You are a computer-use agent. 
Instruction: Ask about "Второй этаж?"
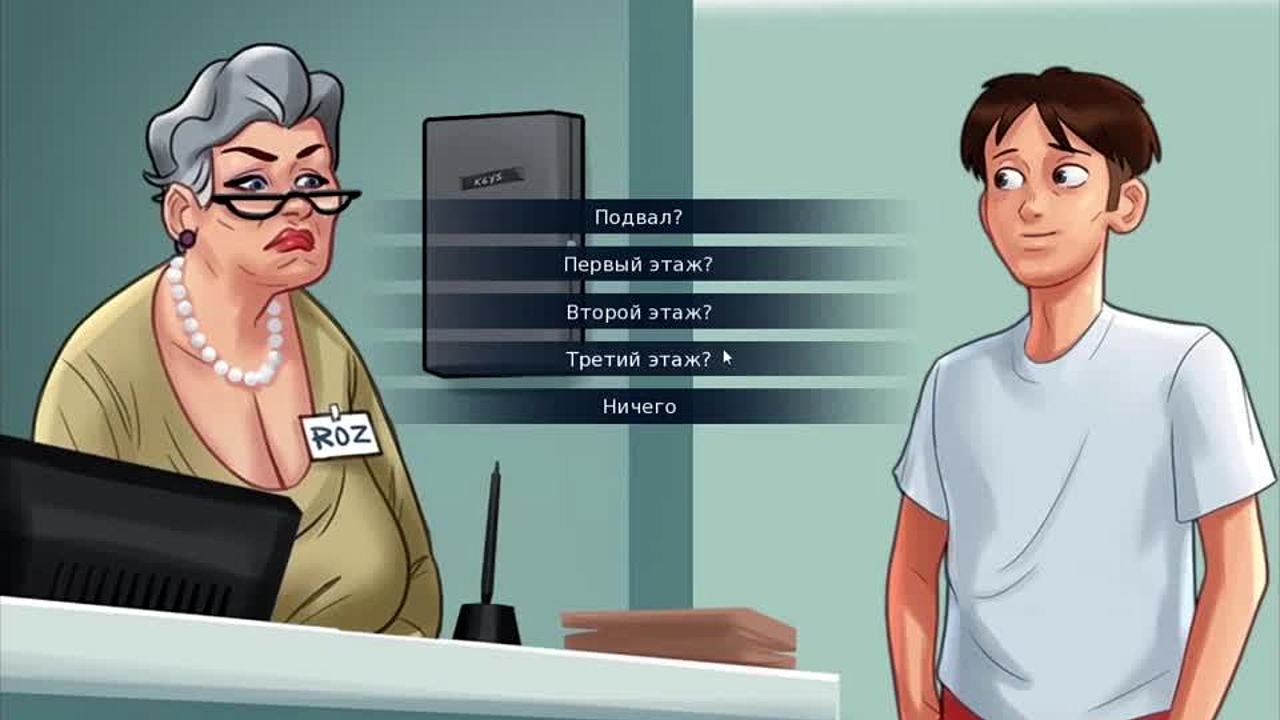click(x=638, y=312)
